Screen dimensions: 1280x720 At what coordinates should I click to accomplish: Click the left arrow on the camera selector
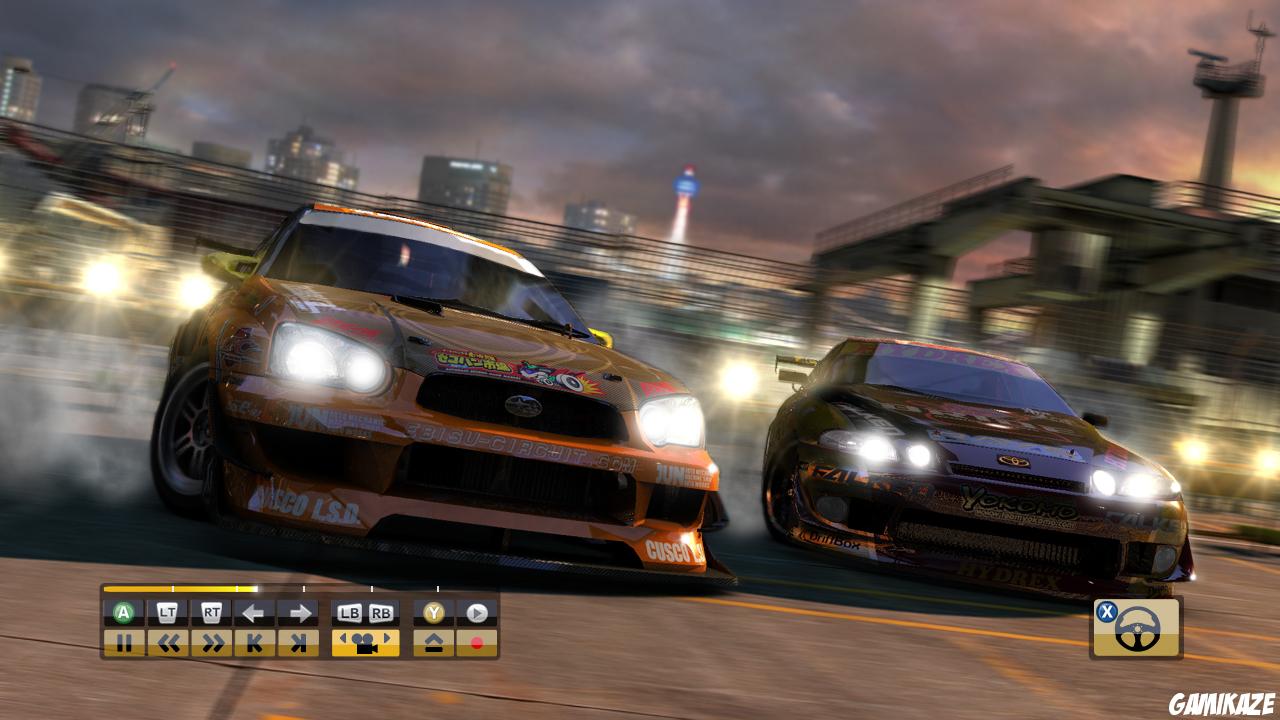[x=345, y=637]
